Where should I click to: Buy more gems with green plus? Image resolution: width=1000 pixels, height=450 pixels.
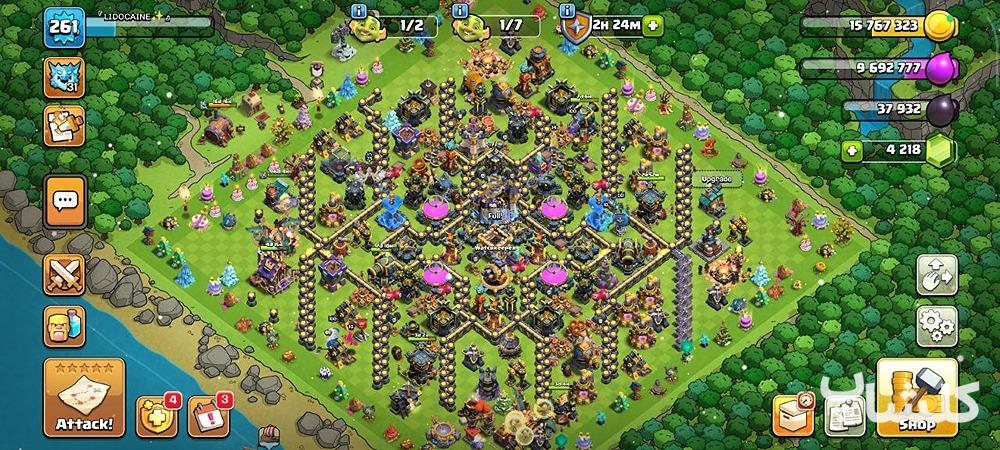click(x=851, y=152)
